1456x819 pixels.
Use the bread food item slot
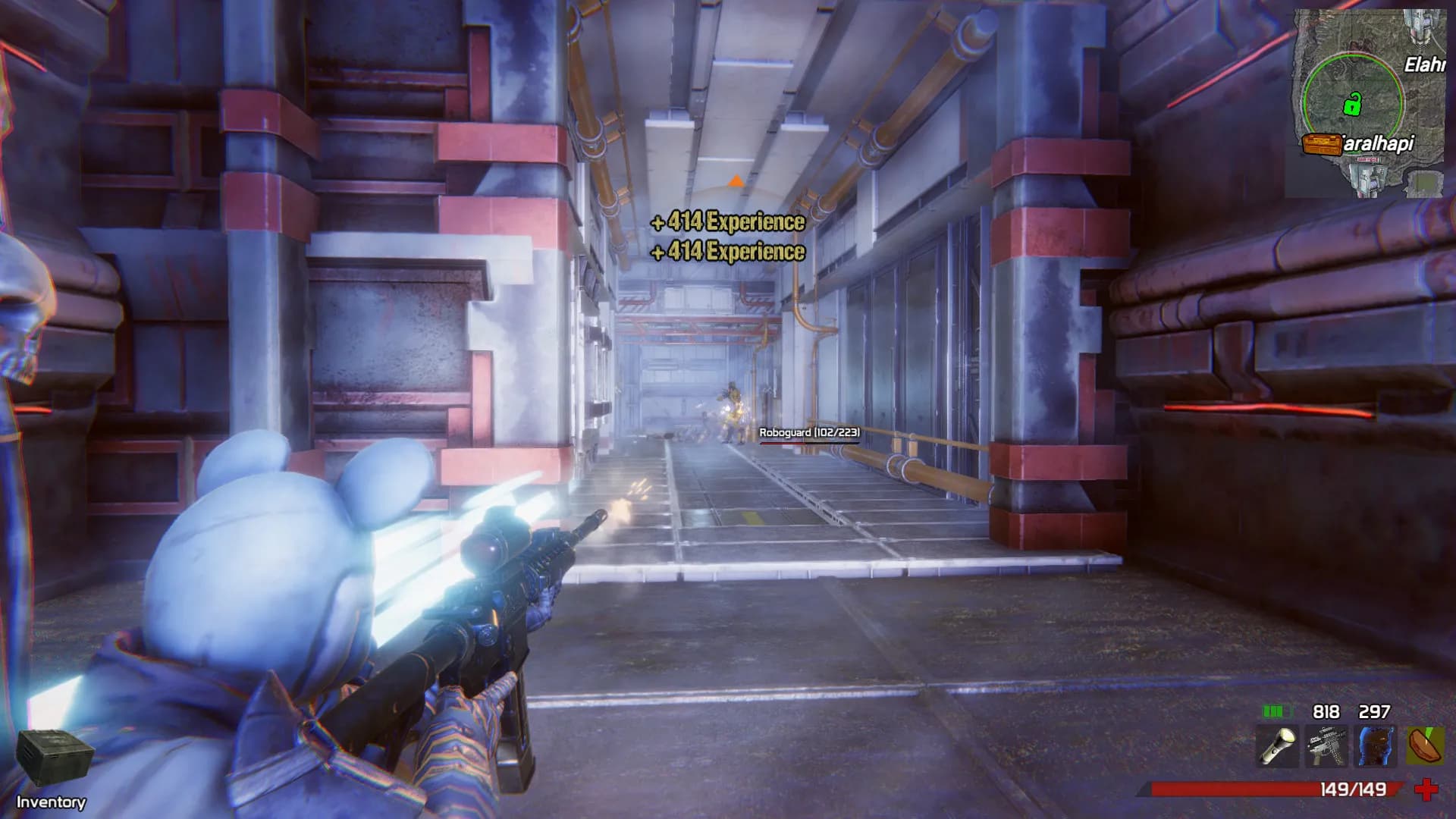click(1425, 746)
